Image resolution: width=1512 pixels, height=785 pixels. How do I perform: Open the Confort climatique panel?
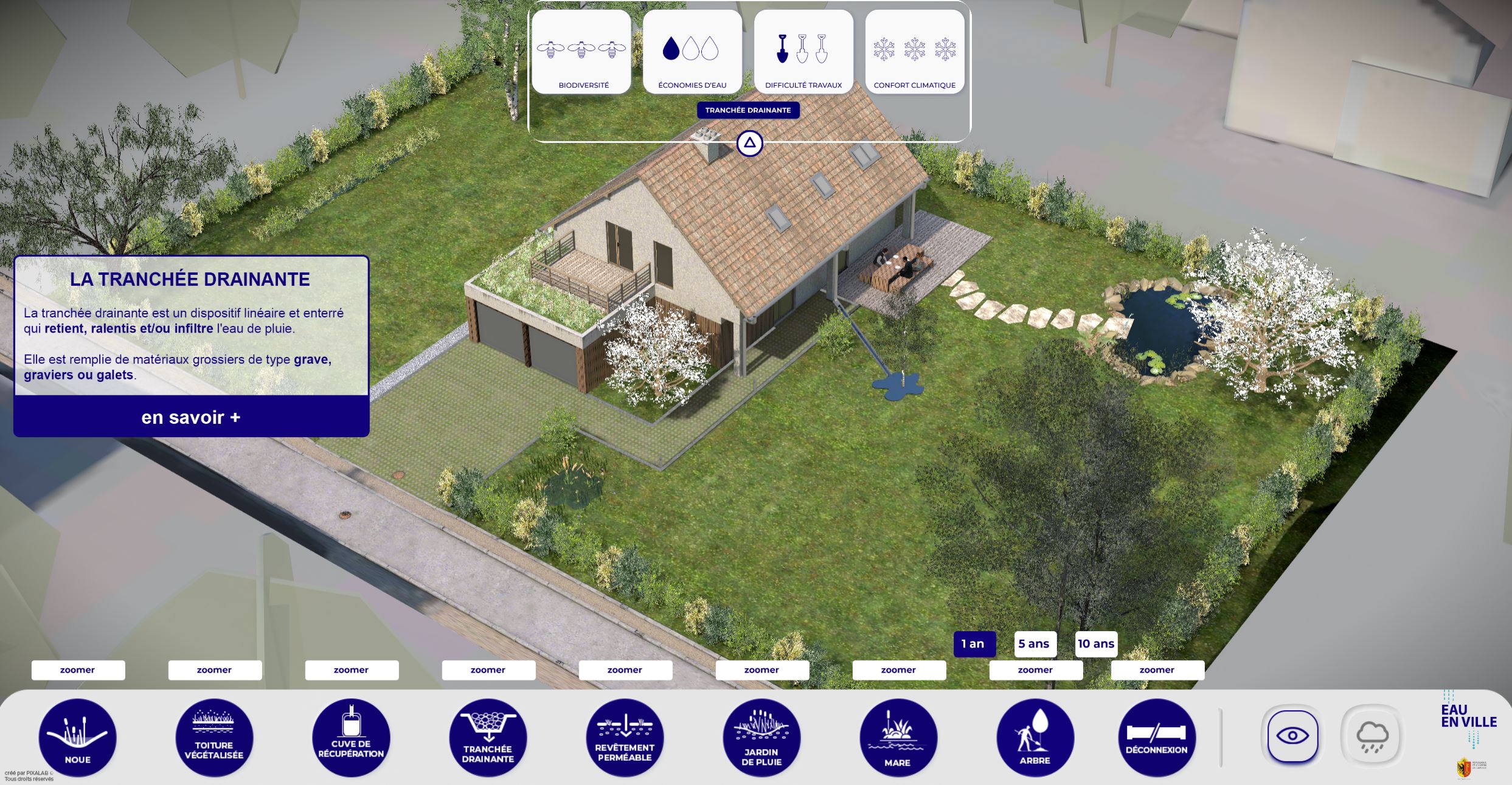point(915,52)
